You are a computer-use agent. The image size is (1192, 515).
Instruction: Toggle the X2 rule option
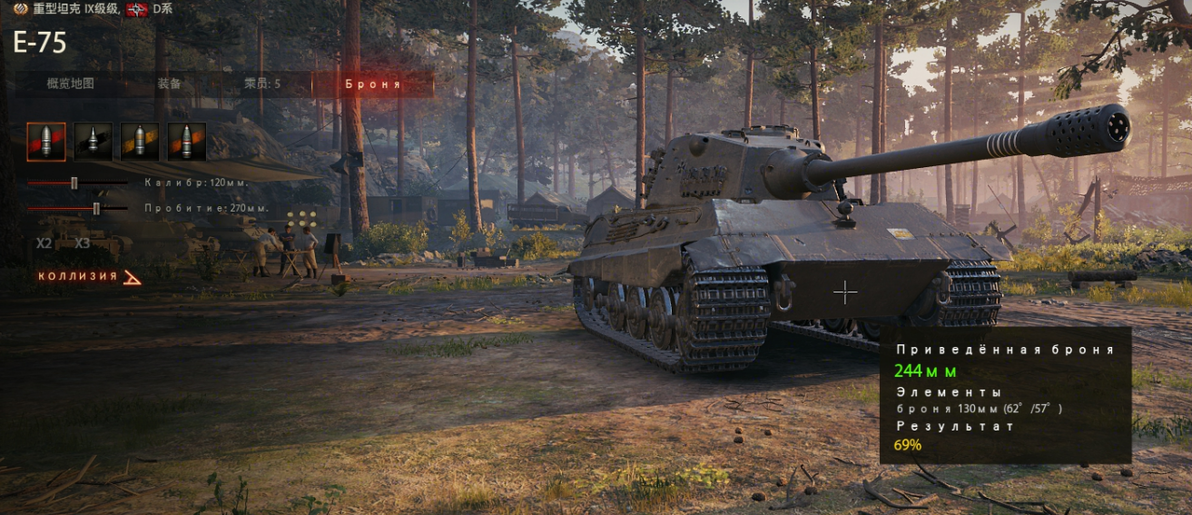pos(44,243)
